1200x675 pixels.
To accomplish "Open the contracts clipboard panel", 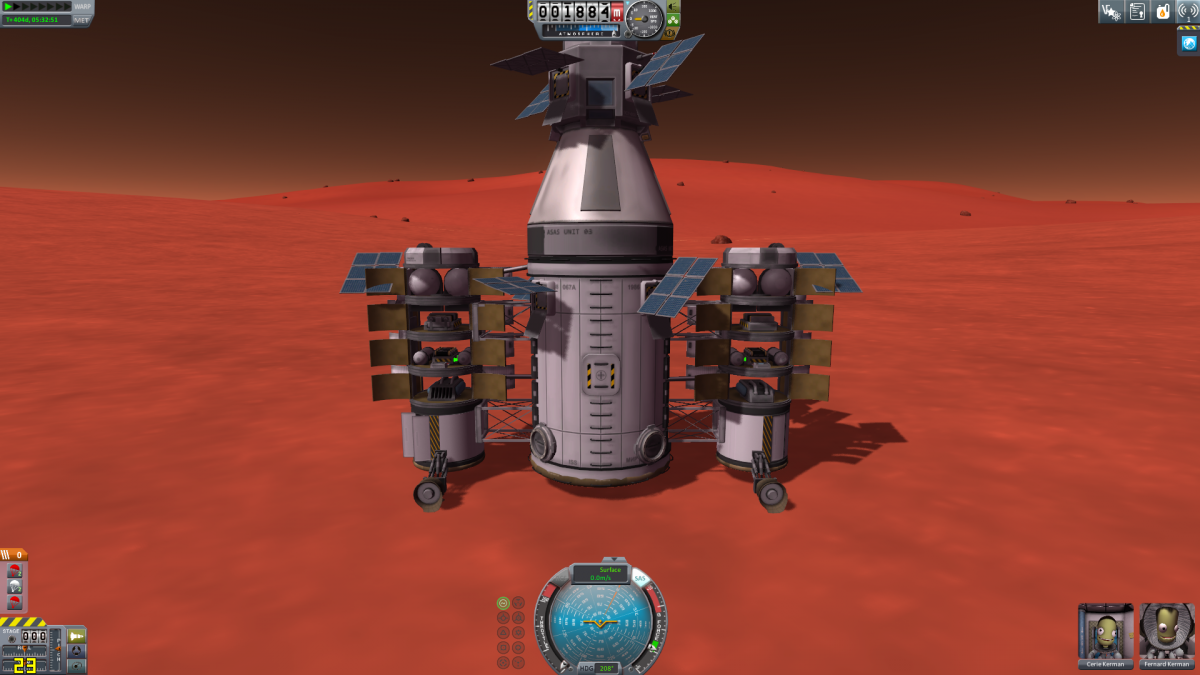I will click(1137, 11).
